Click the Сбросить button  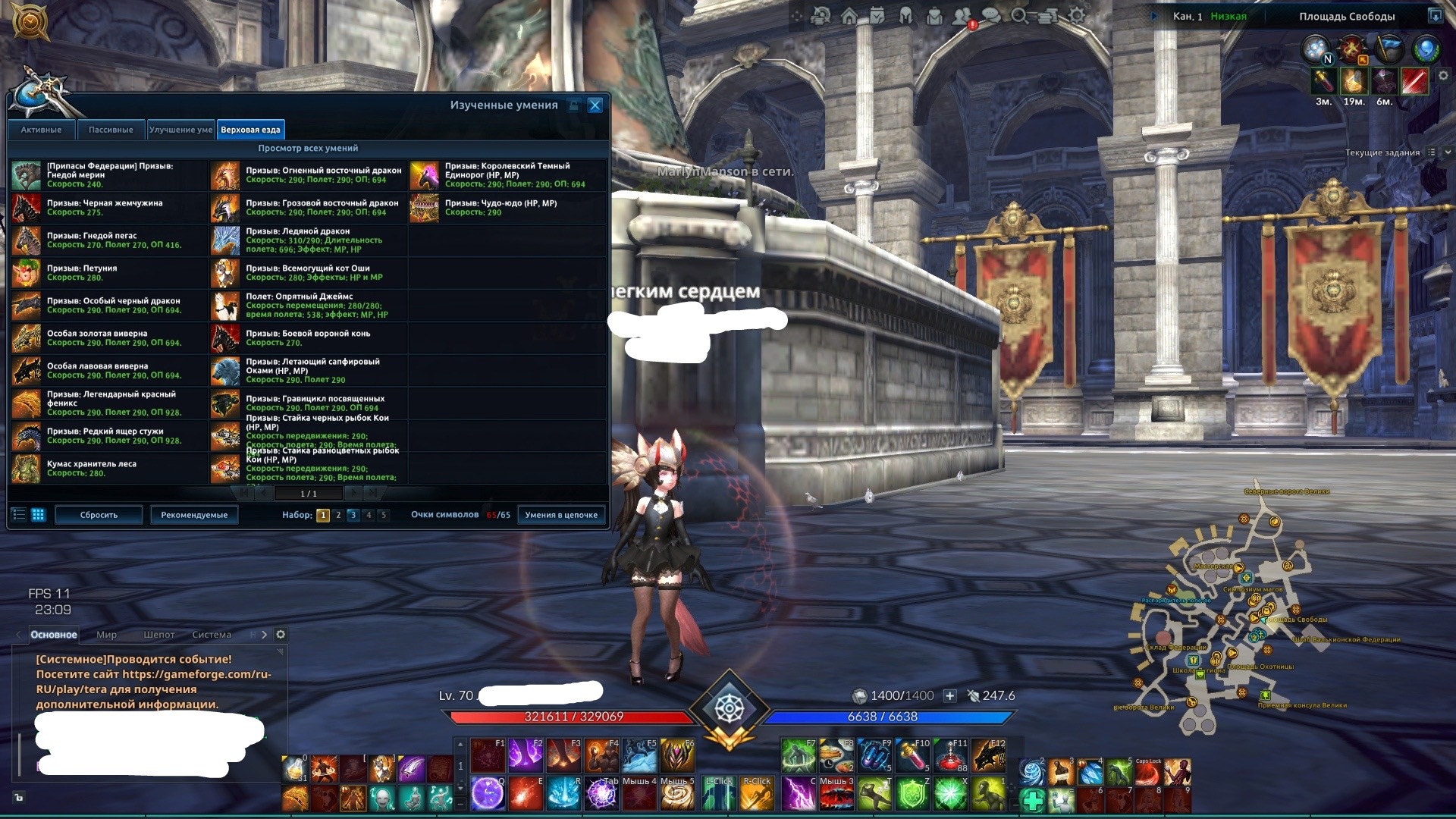pyautogui.click(x=99, y=515)
